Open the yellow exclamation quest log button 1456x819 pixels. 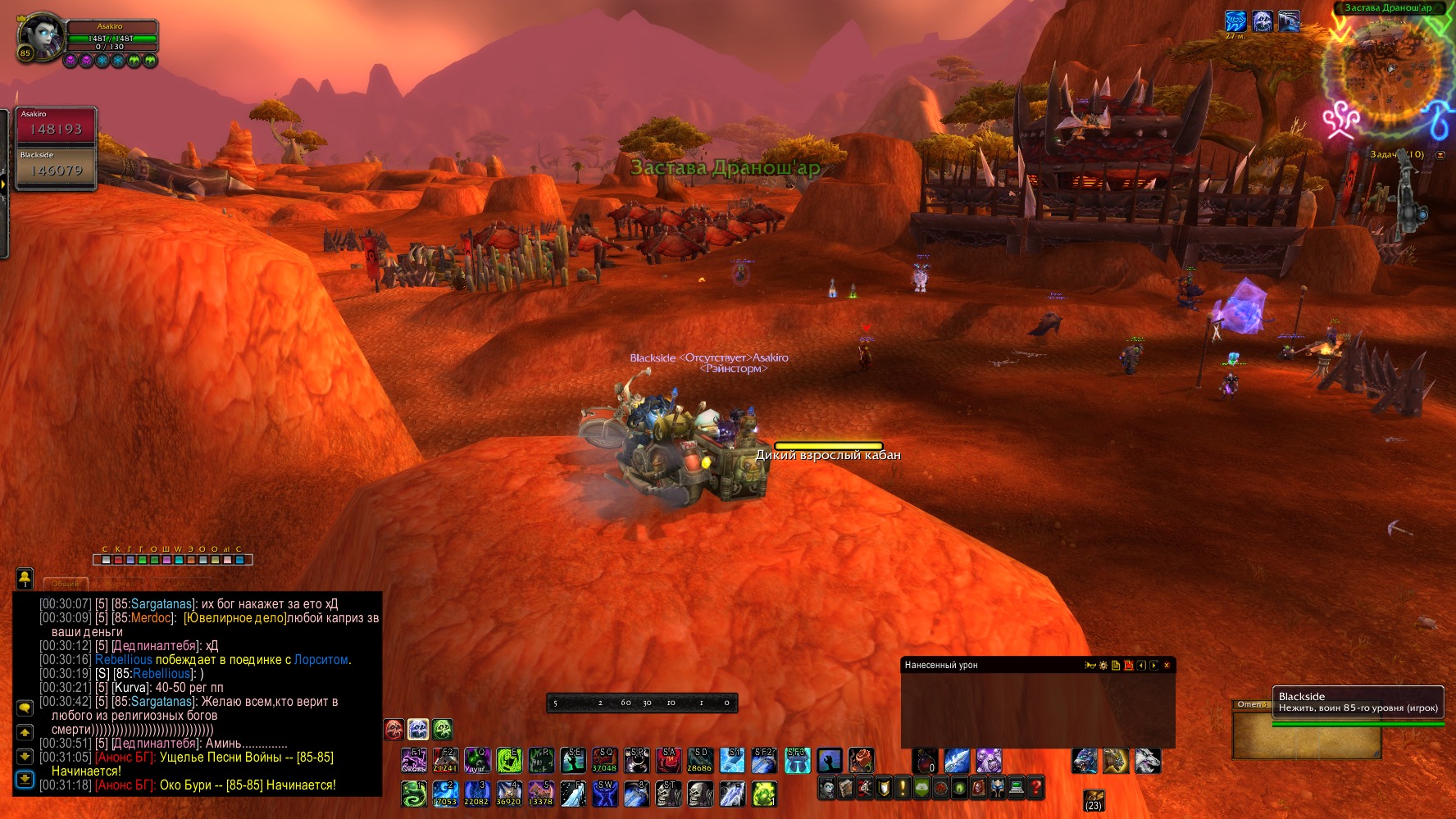[x=903, y=788]
